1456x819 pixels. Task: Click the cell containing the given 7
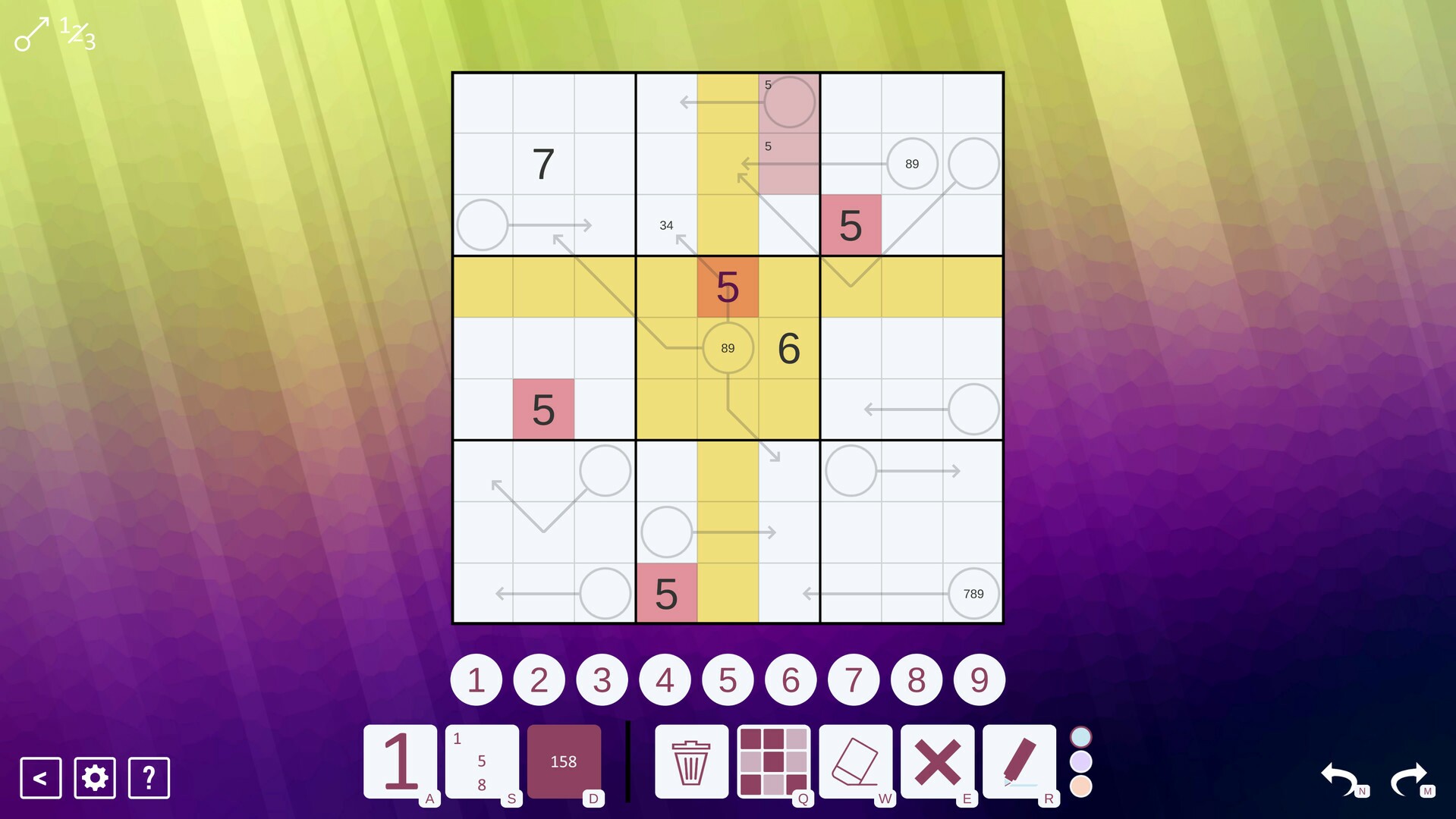[543, 164]
